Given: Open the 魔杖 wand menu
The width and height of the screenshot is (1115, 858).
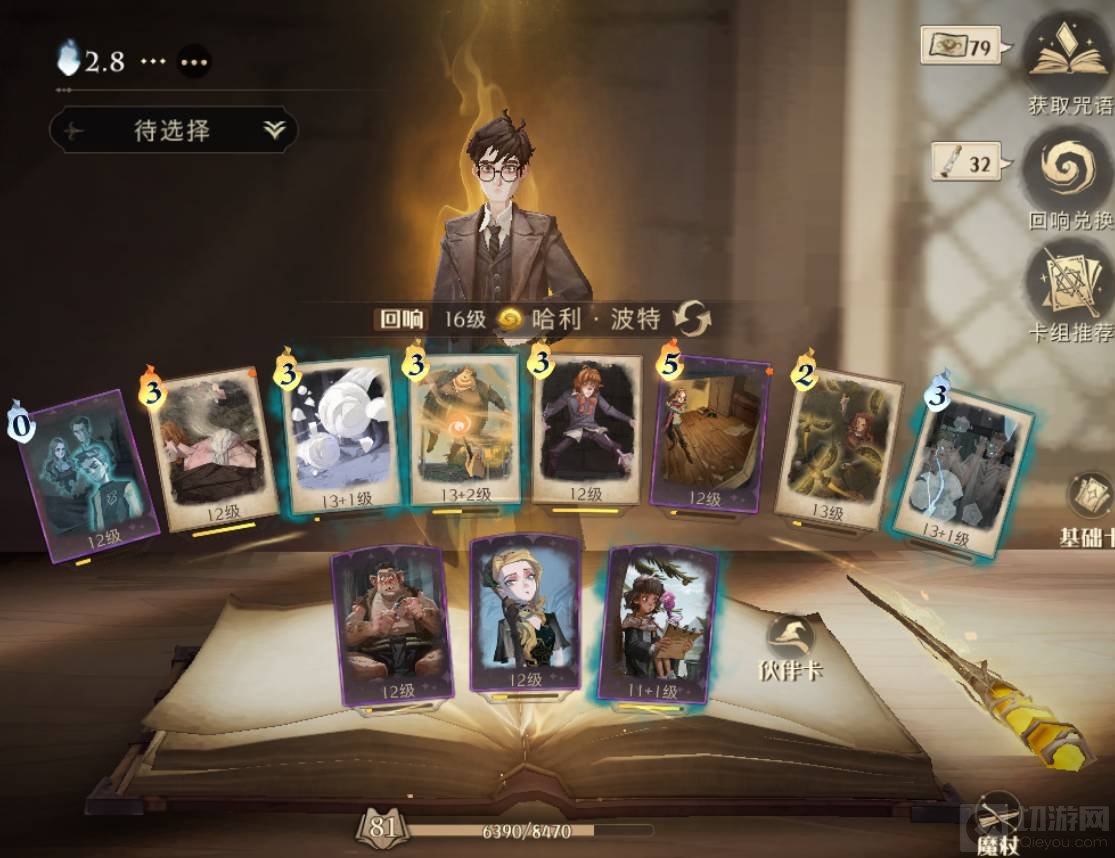Looking at the screenshot, I should pyautogui.click(x=1000, y=818).
